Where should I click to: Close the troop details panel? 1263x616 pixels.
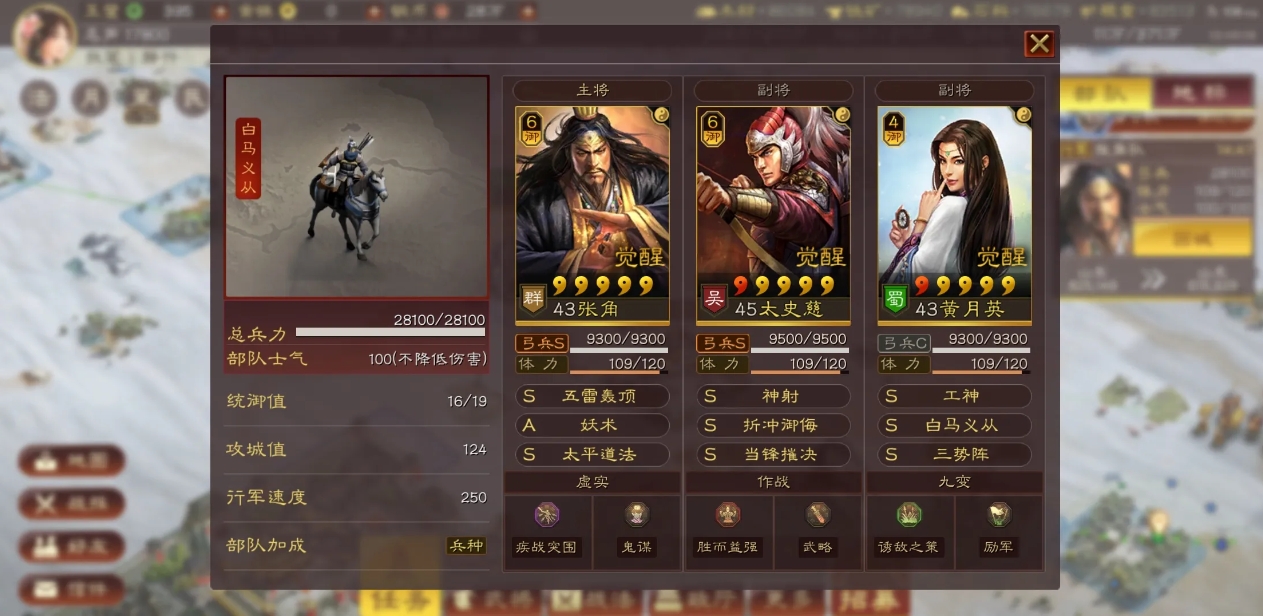(1039, 44)
